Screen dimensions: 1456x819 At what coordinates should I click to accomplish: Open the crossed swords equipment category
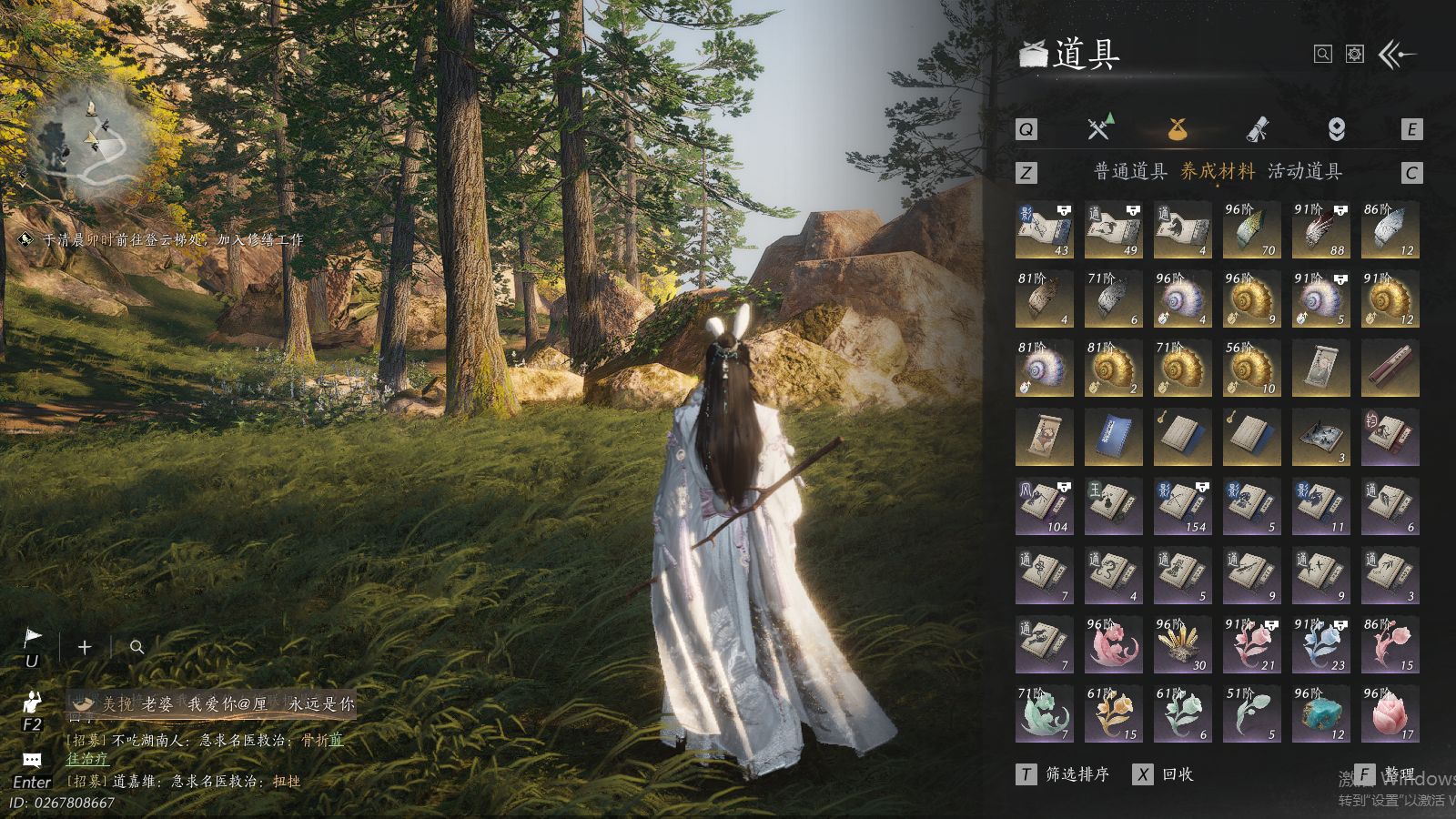coord(1100,128)
